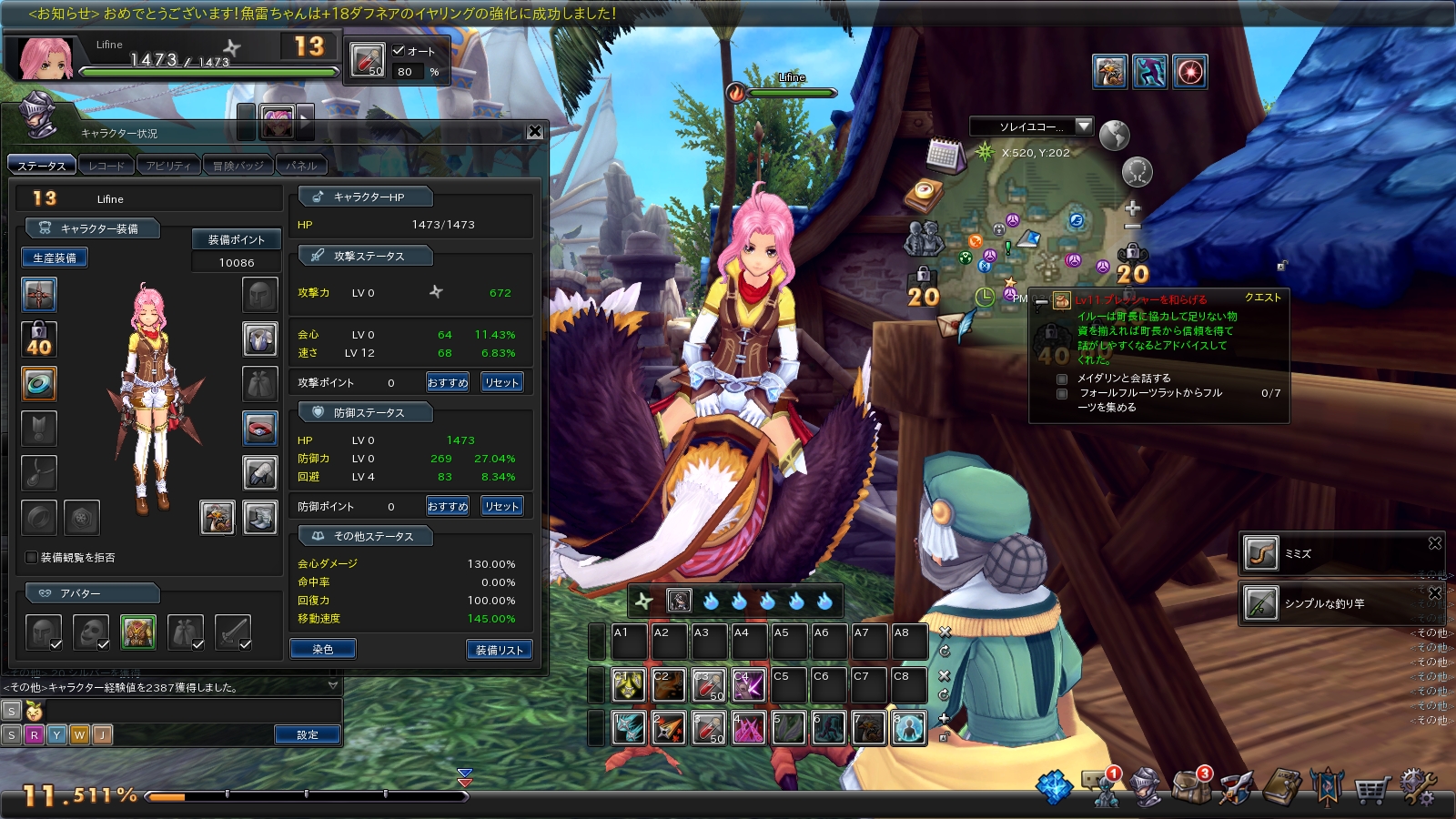Zoom in the minimap with plus button

[x=1133, y=208]
